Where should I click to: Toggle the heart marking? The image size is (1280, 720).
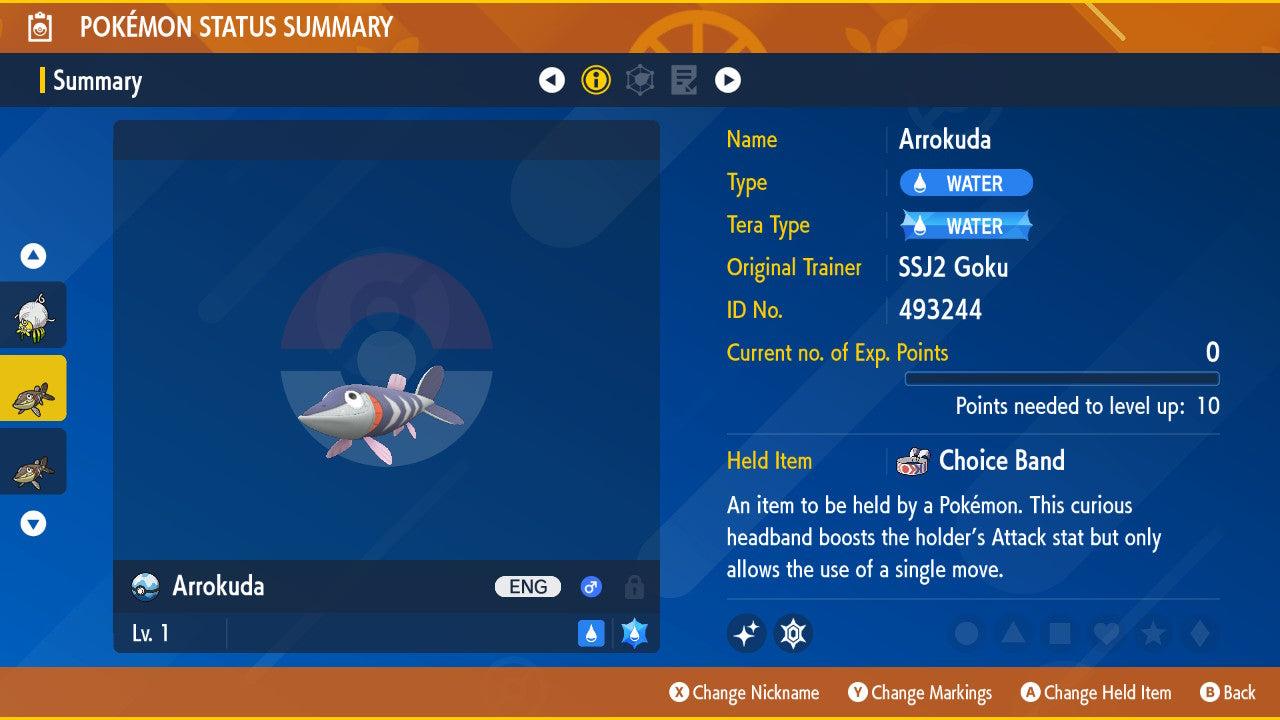click(1105, 633)
